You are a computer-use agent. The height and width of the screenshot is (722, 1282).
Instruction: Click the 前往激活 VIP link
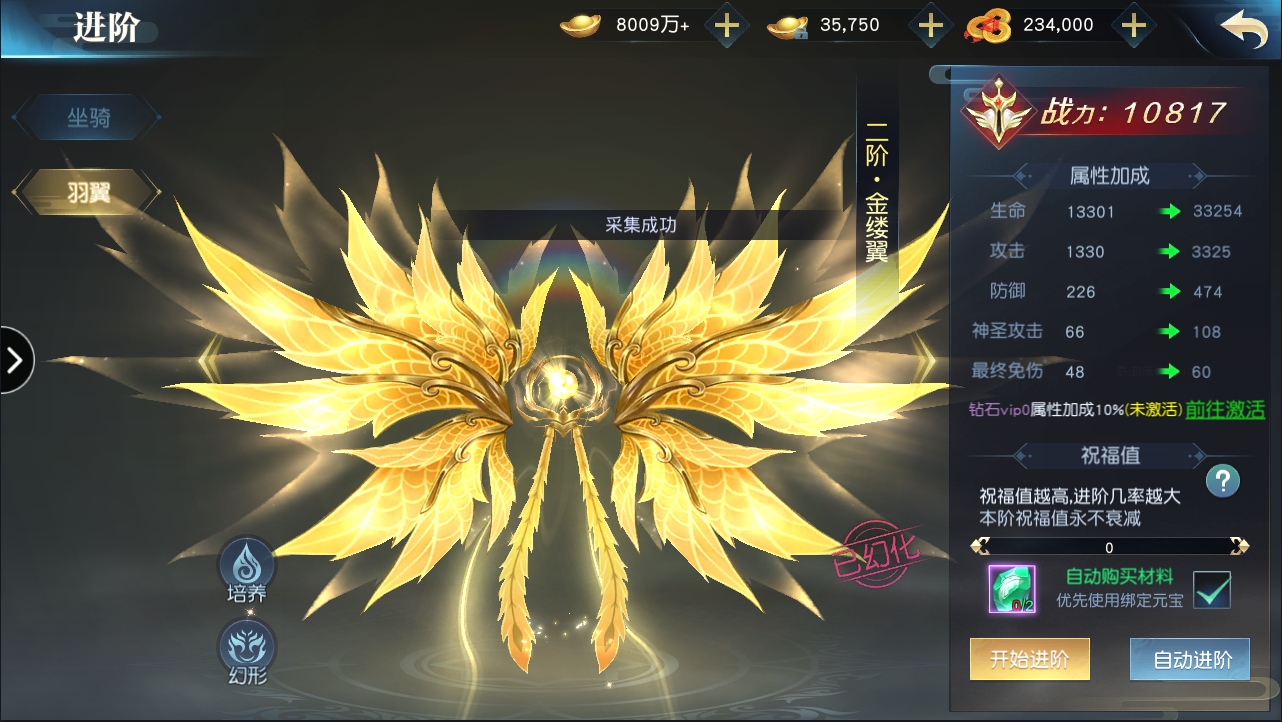[x=1224, y=409]
